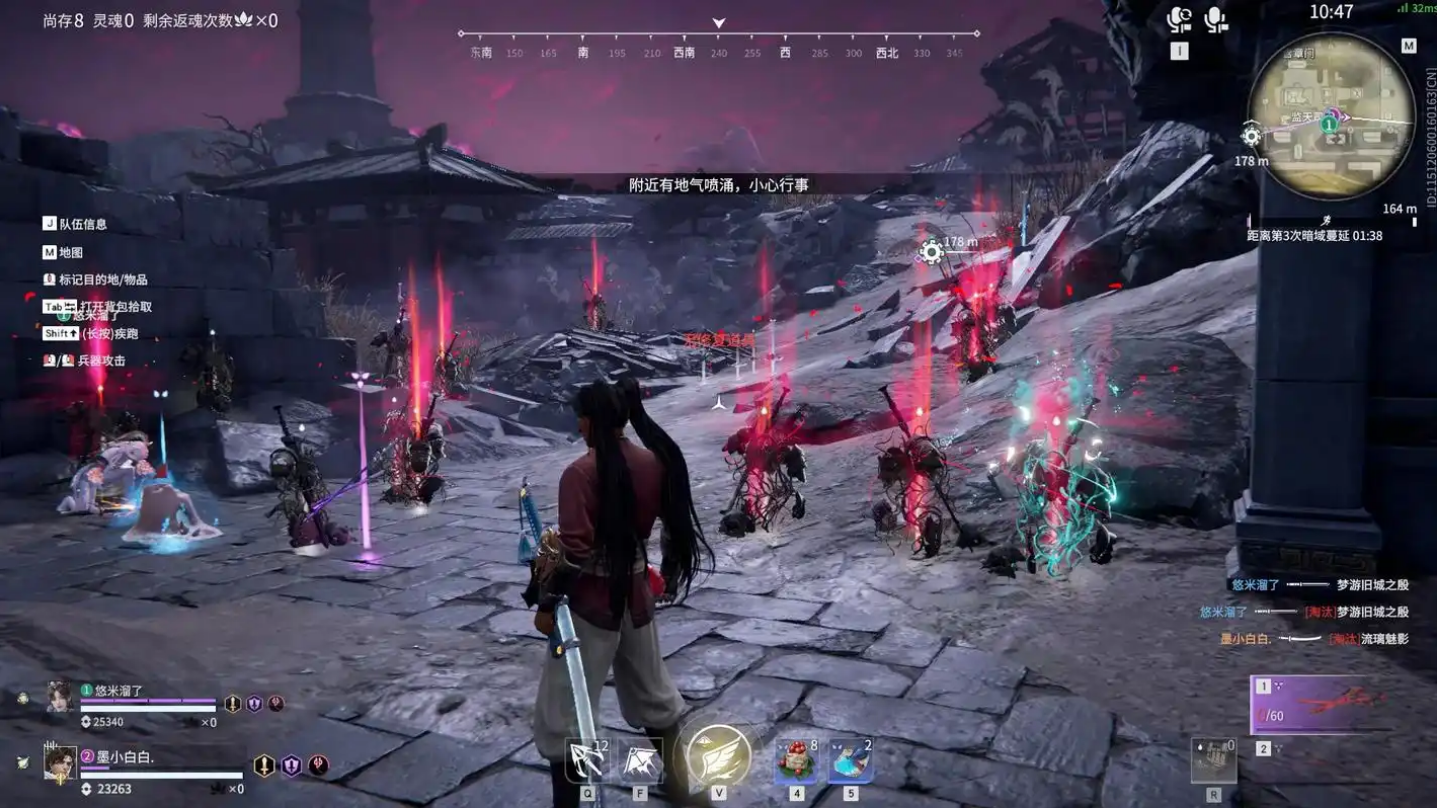Click the compass bar heading strip
1437x808 pixels.
pos(718,43)
